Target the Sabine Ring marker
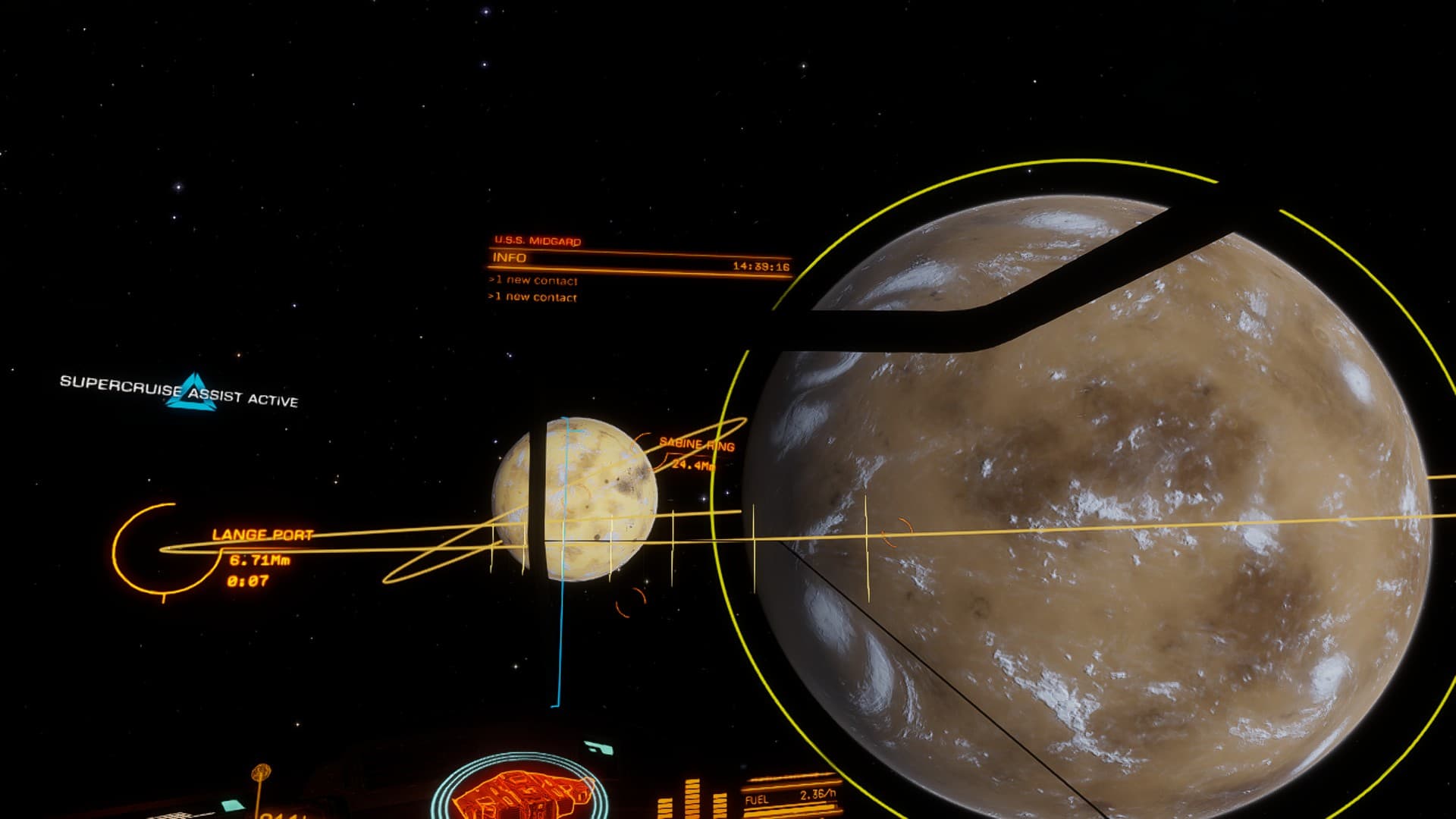This screenshot has width=1456, height=819. pos(696,444)
